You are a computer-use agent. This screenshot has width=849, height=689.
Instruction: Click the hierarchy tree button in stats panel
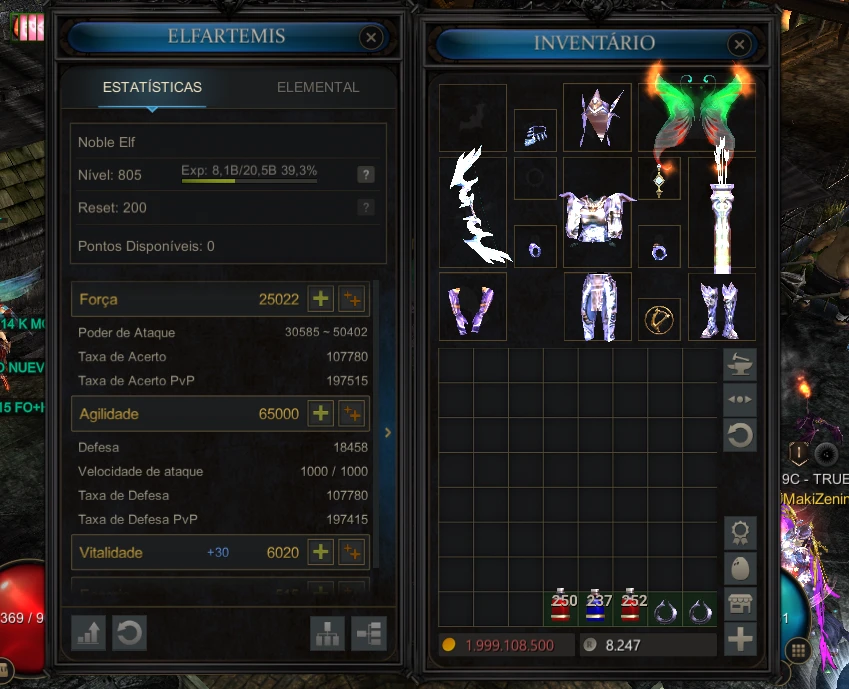click(329, 633)
